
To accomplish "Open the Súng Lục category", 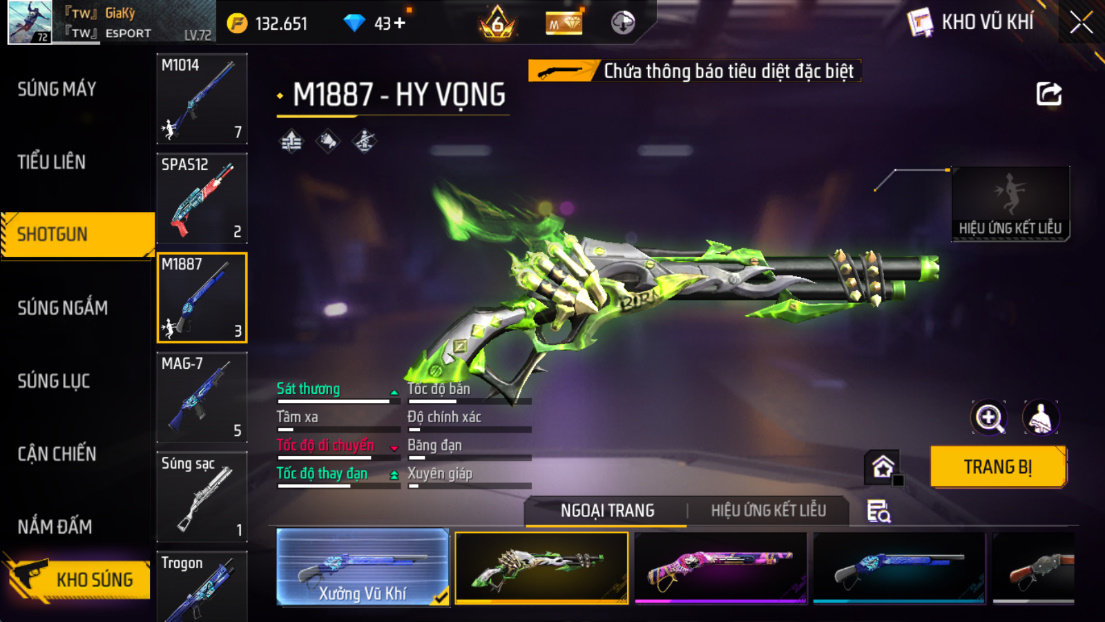I will tap(54, 381).
